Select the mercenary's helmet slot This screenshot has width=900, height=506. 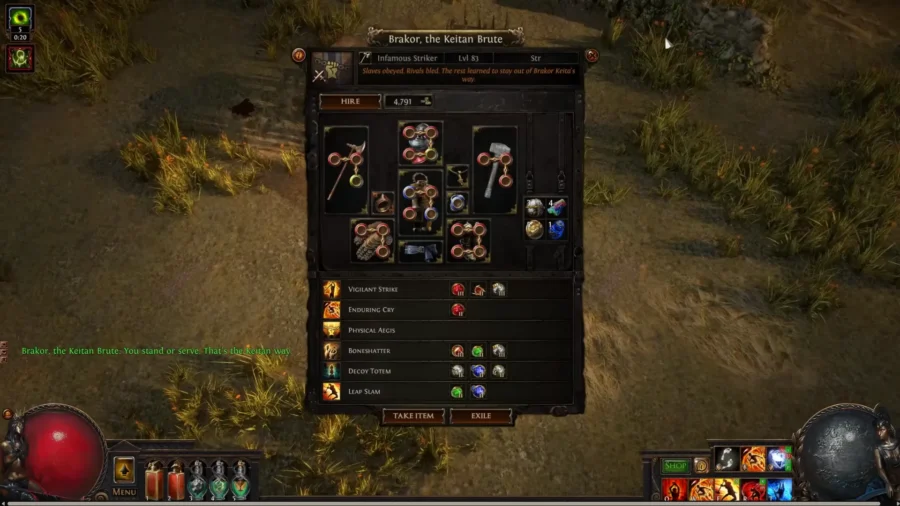[x=421, y=143]
